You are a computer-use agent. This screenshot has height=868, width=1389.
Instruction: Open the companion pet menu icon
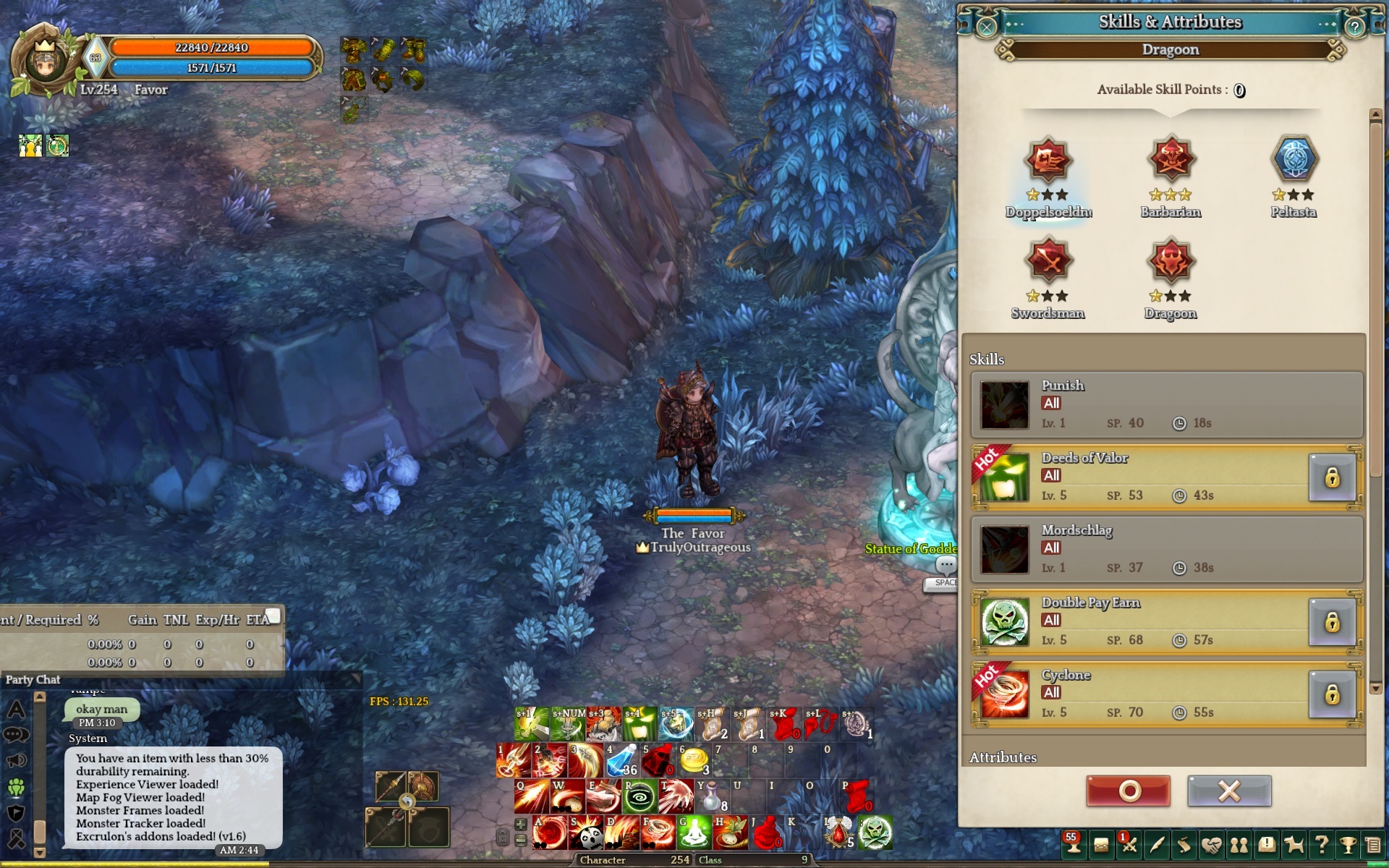[1294, 845]
